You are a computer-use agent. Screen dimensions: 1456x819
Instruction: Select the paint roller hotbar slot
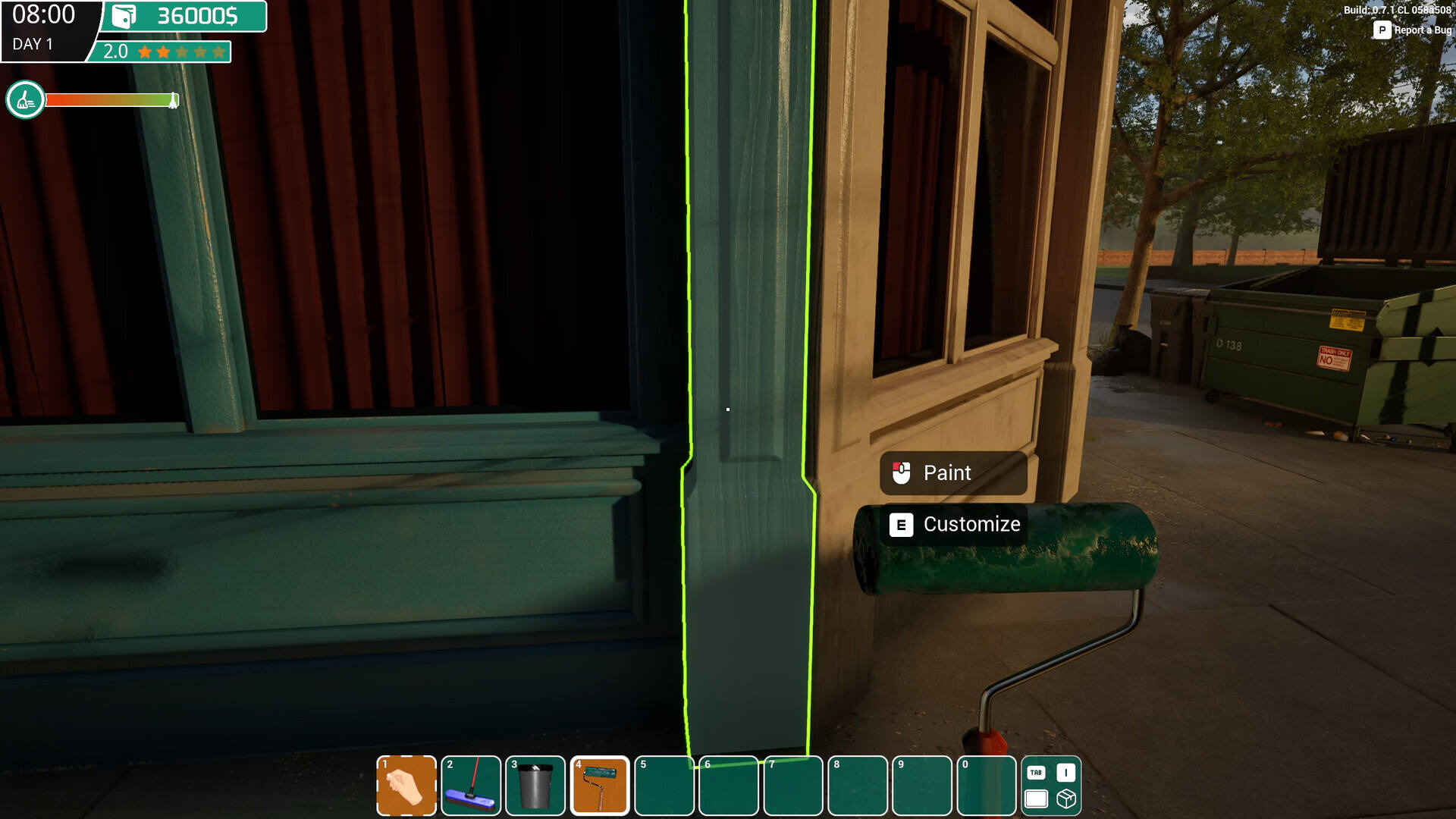point(600,786)
